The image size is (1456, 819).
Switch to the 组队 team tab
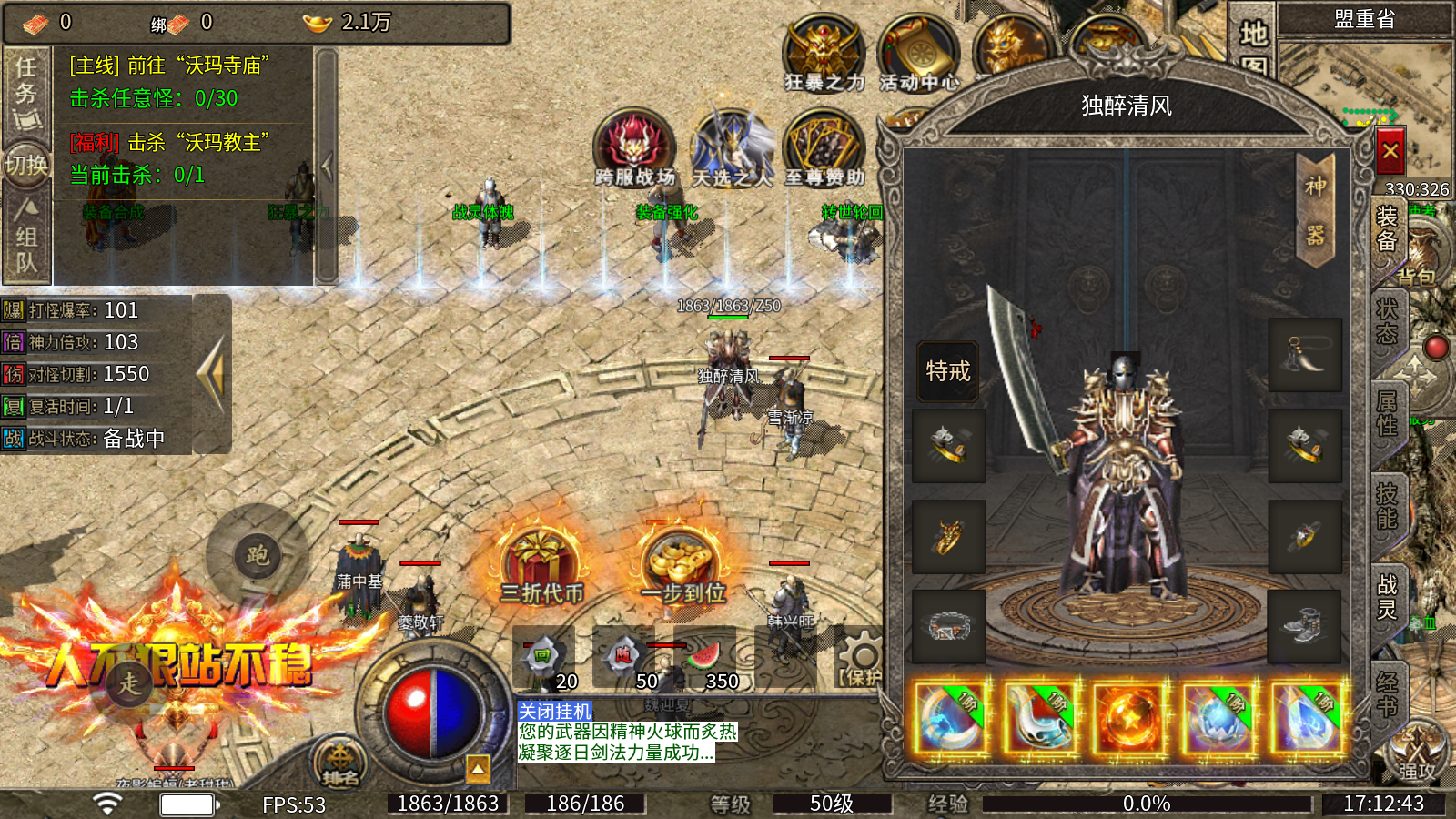[26, 237]
